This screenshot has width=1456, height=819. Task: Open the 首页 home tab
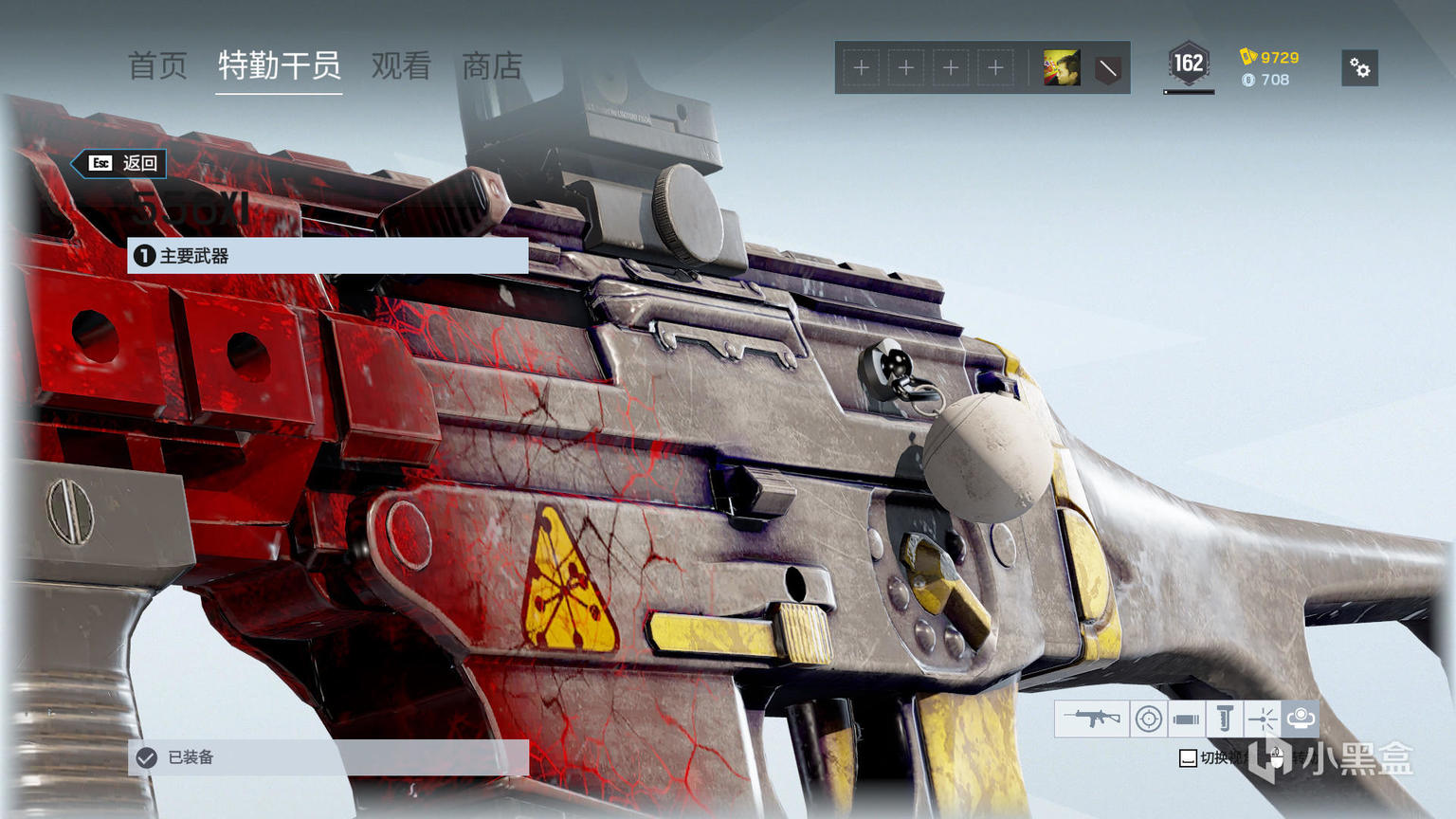(x=157, y=66)
